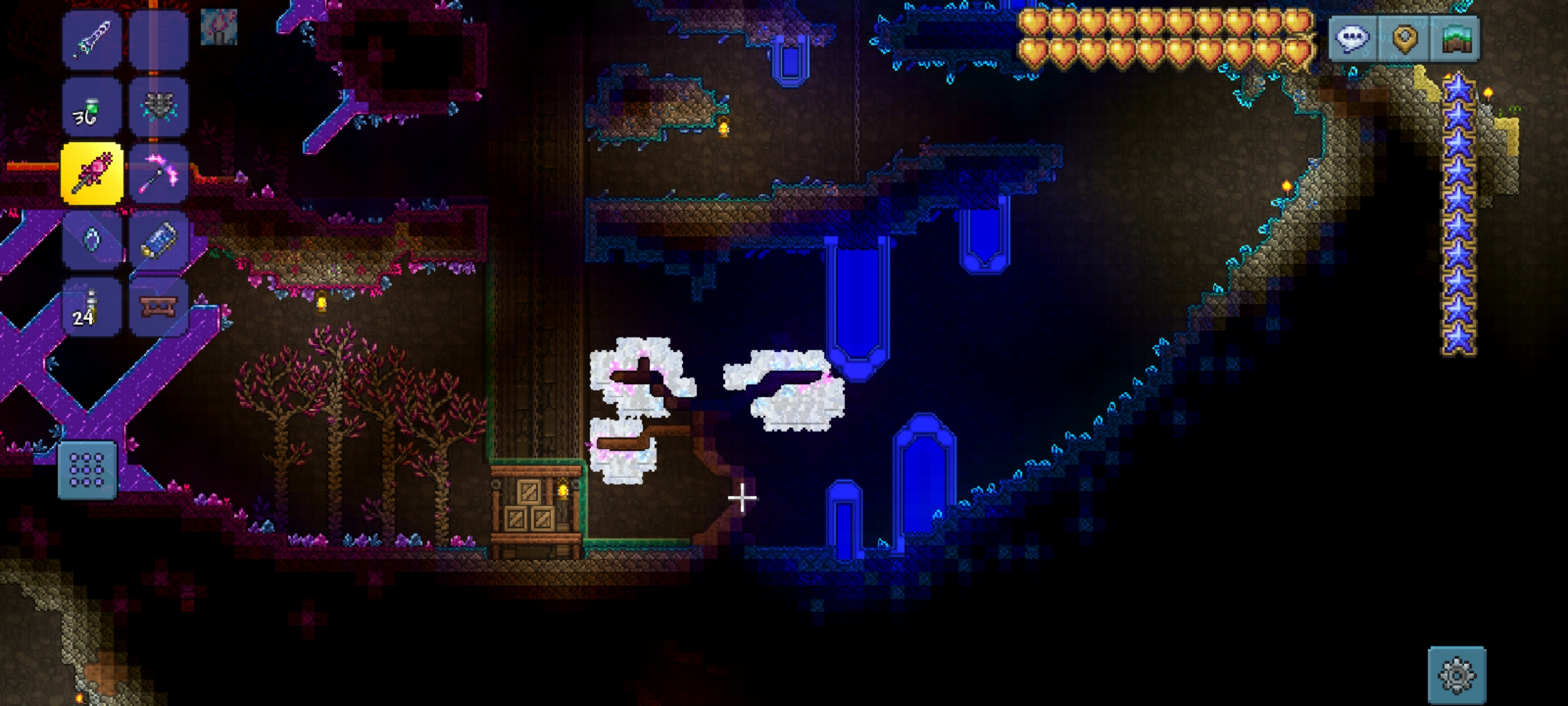Choose the blue cell phone item slot

point(158,241)
